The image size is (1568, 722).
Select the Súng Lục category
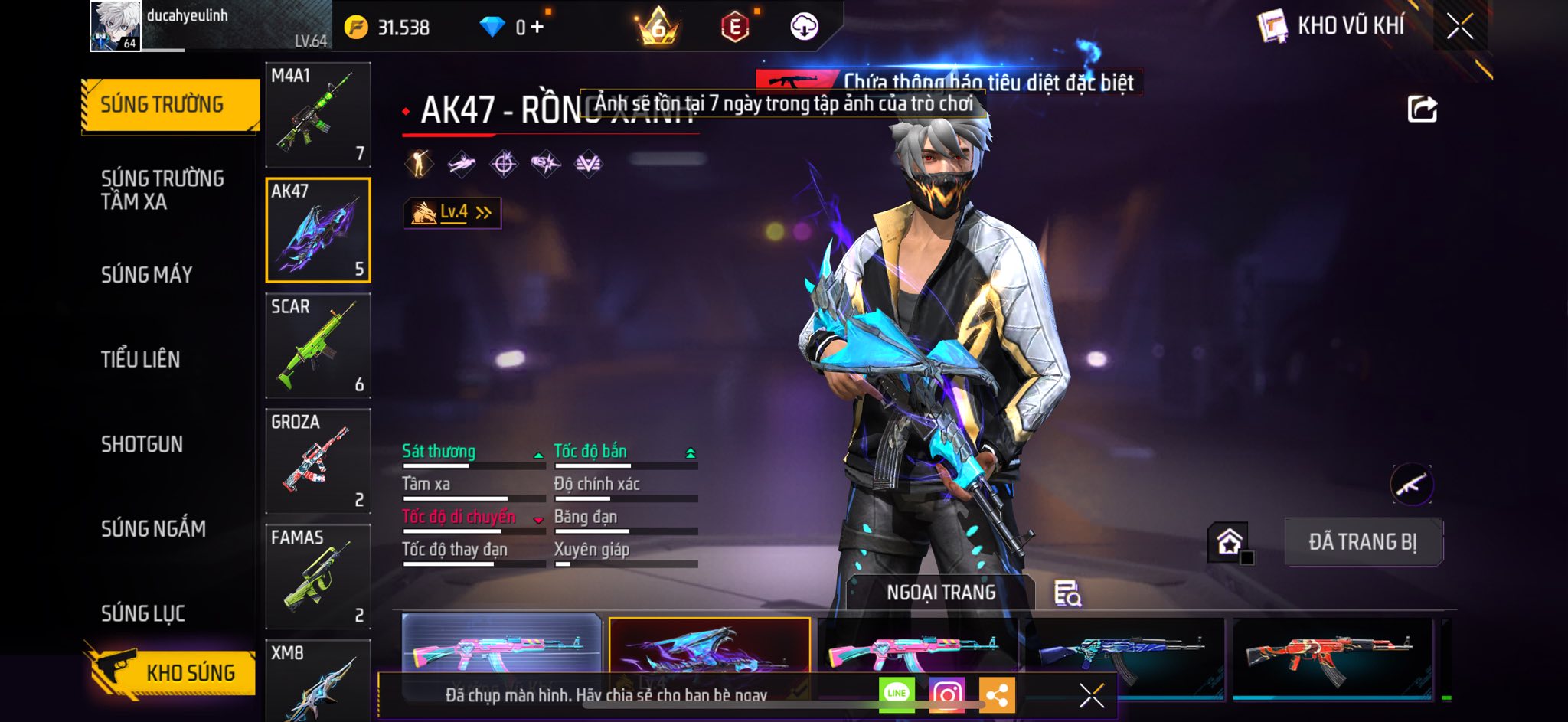[143, 613]
